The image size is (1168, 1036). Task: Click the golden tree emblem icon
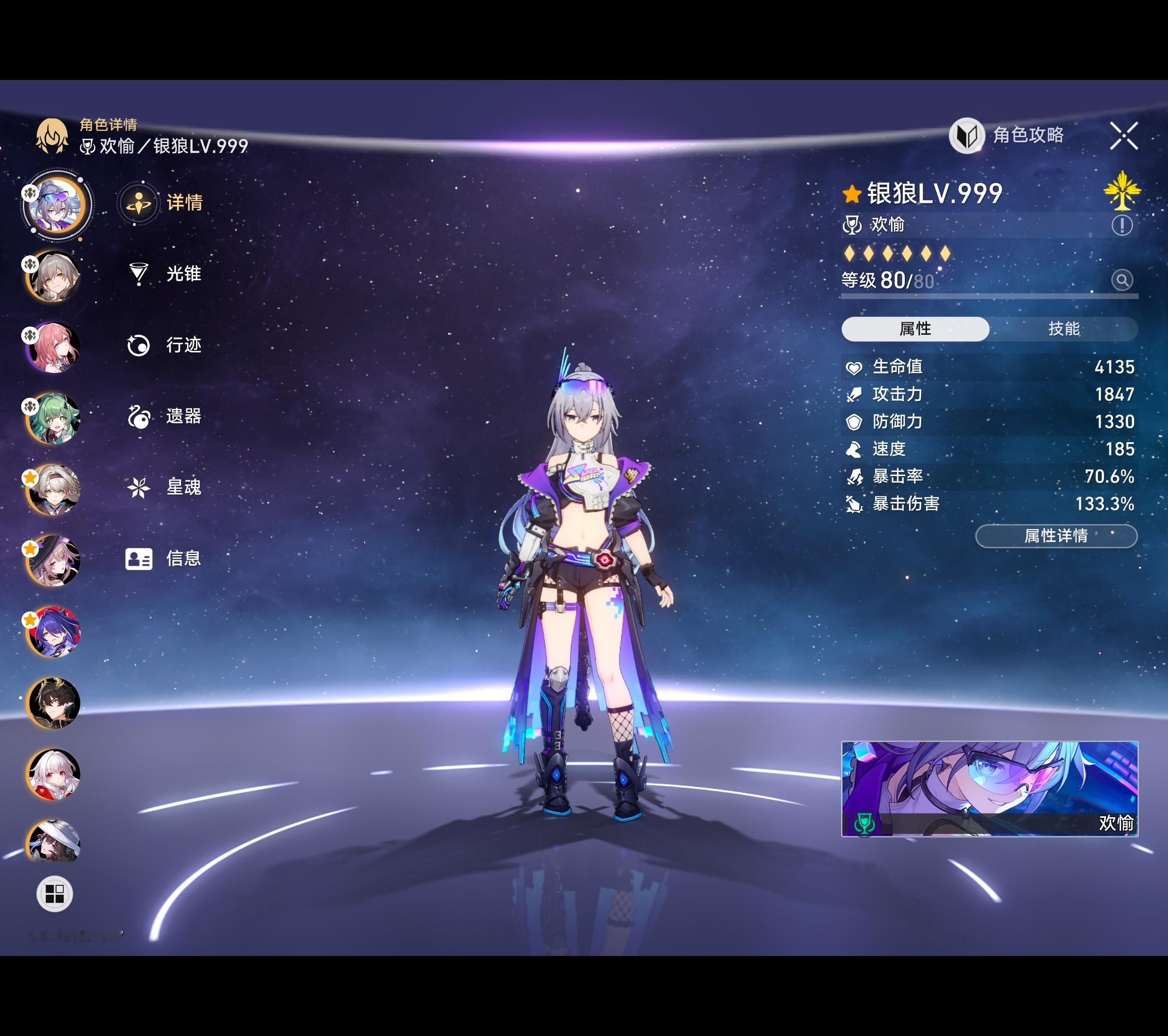[1122, 190]
